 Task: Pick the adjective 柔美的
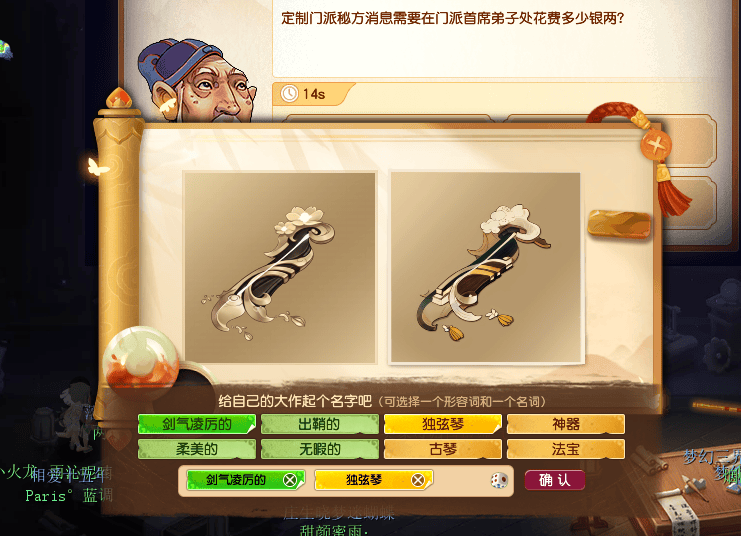pos(197,449)
